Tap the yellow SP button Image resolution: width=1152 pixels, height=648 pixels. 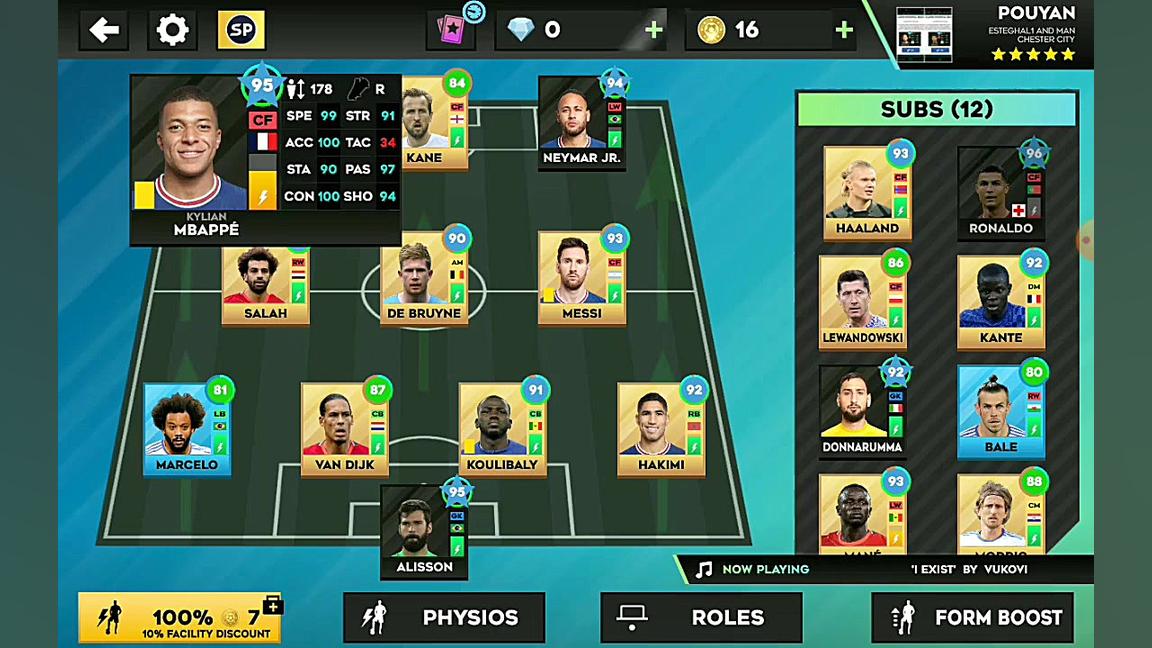(x=241, y=30)
